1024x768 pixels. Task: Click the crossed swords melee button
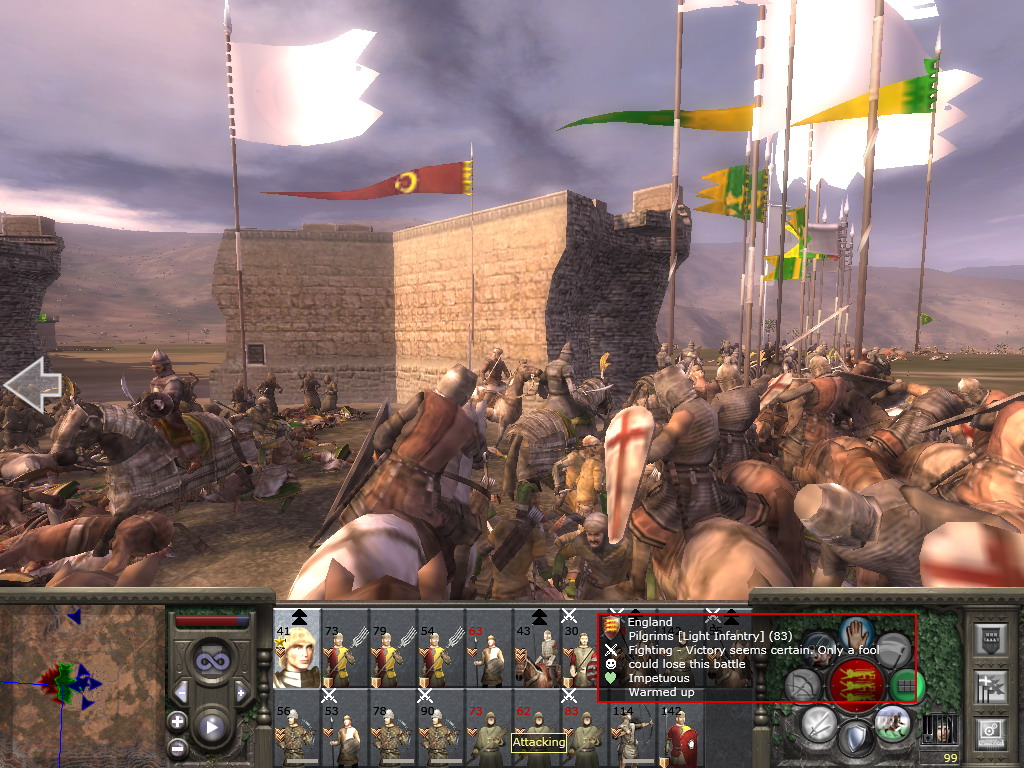[x=818, y=723]
